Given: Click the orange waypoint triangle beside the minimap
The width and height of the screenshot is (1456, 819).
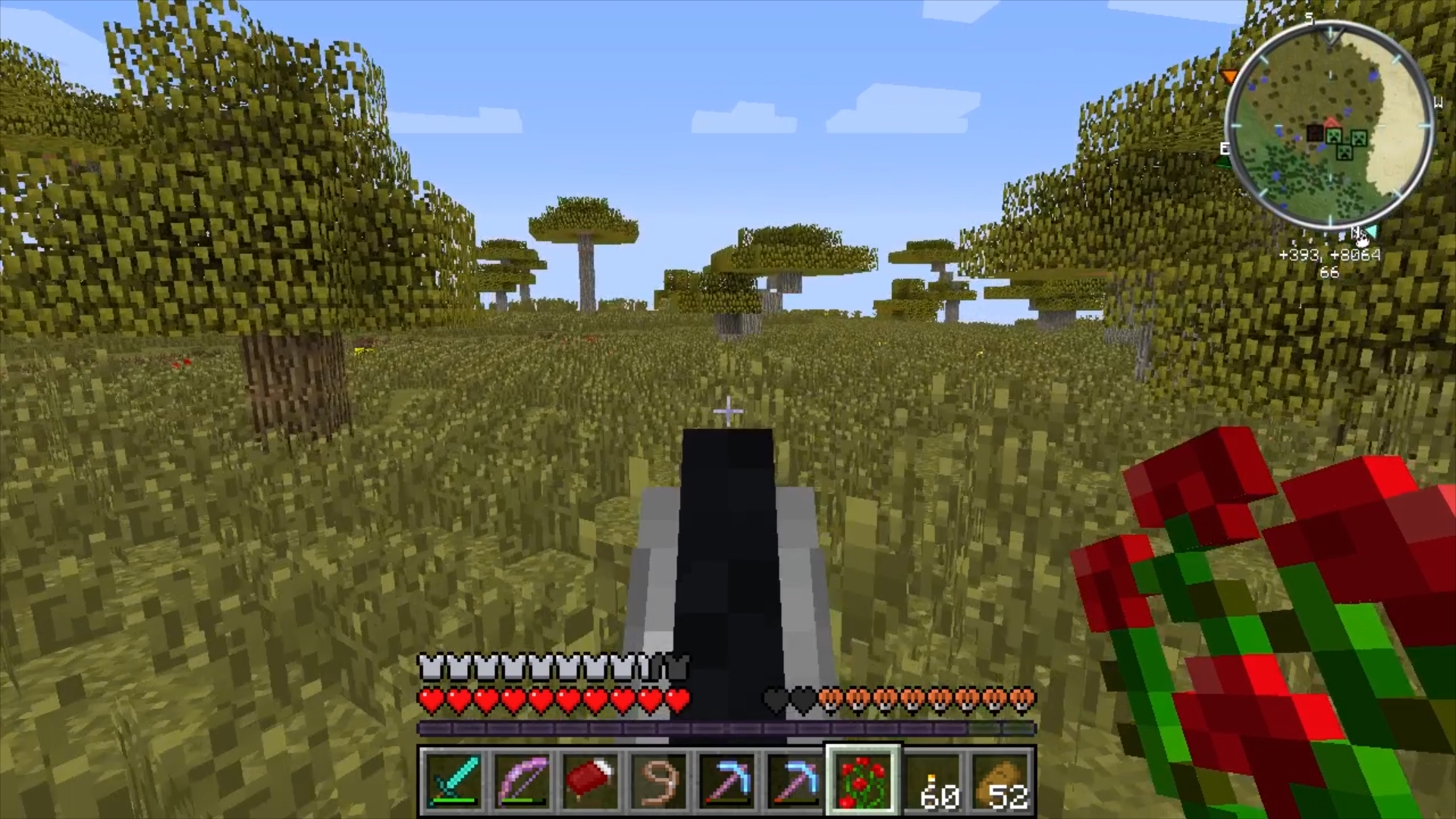Looking at the screenshot, I should [x=1229, y=77].
